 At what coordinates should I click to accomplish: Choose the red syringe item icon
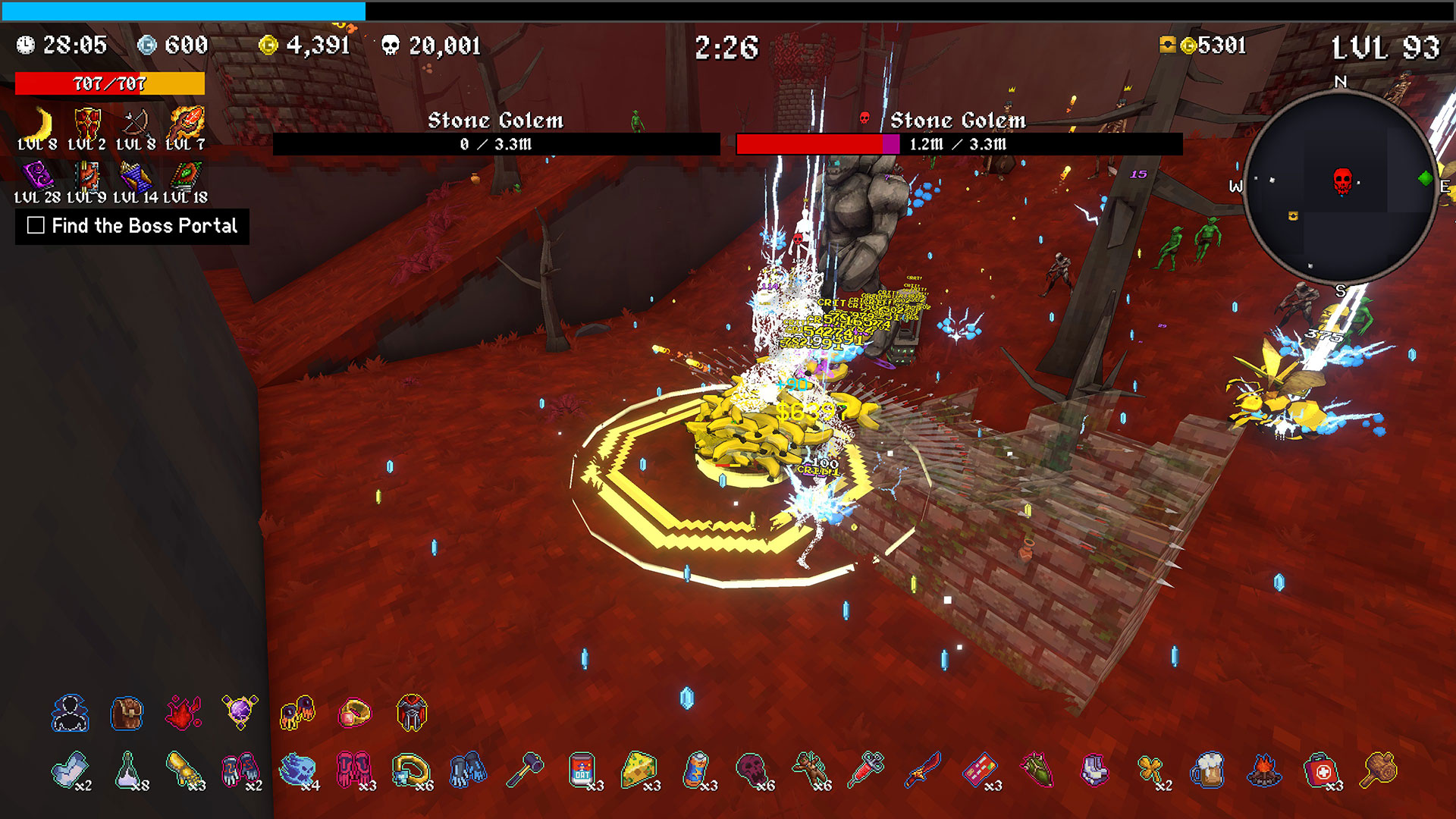tap(867, 769)
